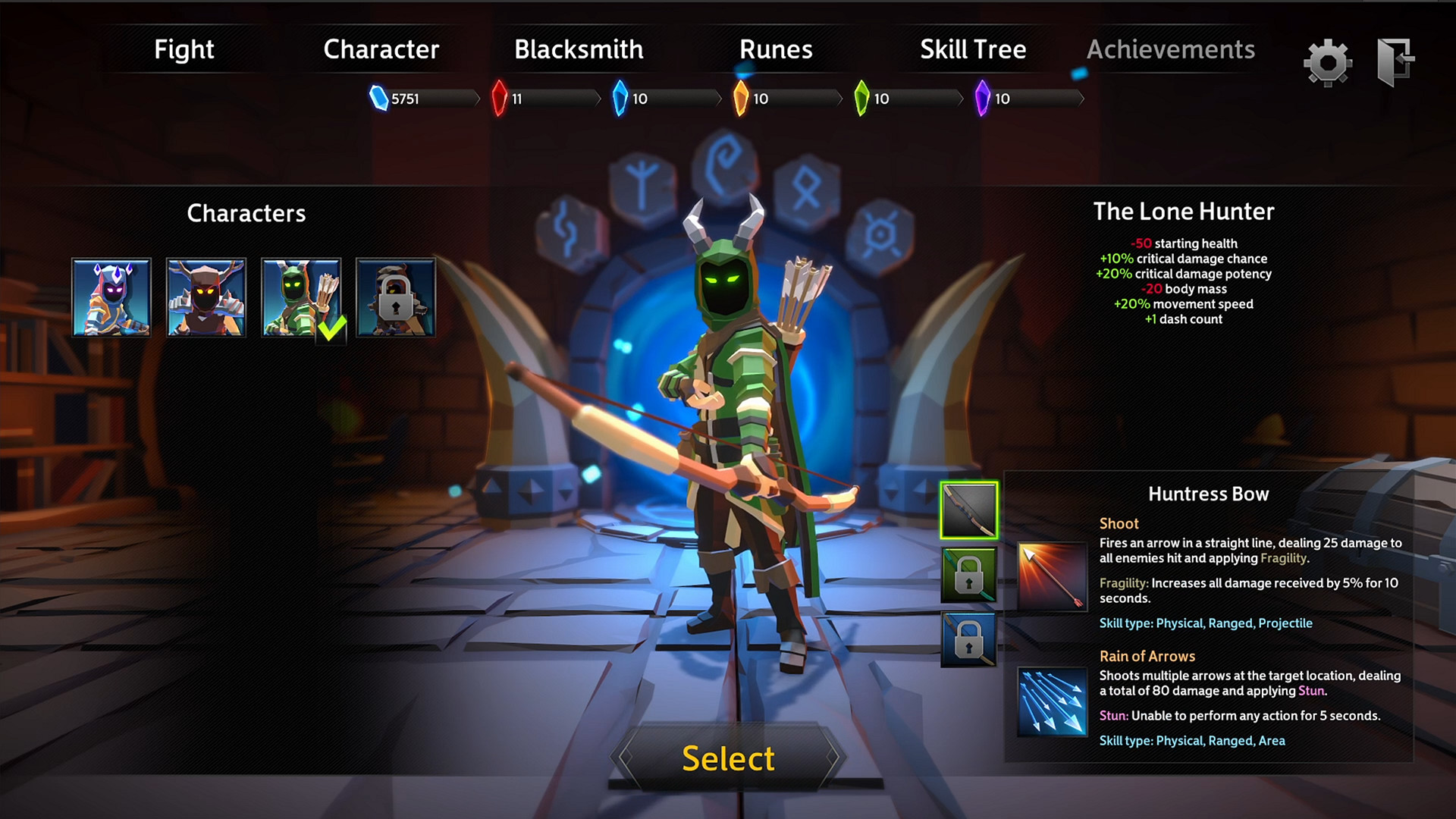
Task: Click the blue crystal counter showing 5751
Action: tap(406, 97)
